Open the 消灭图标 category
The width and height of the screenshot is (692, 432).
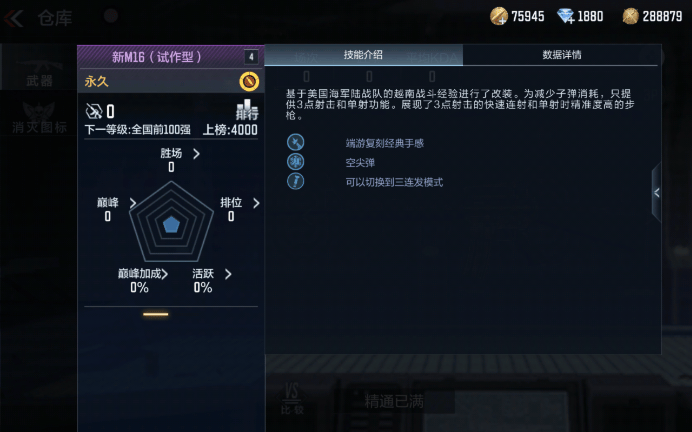[x=40, y=128]
